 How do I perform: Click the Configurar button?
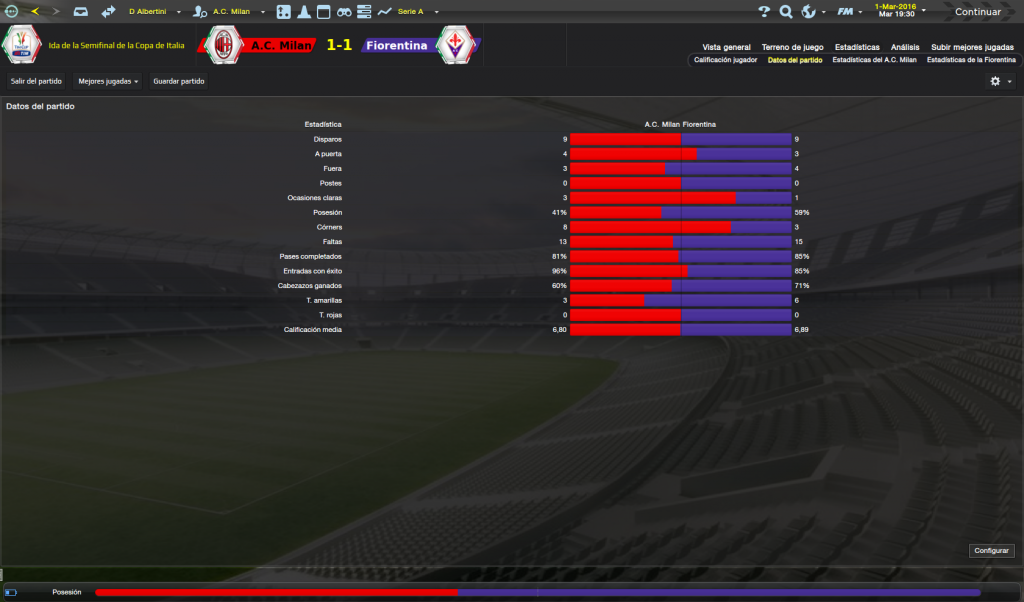[x=991, y=551]
